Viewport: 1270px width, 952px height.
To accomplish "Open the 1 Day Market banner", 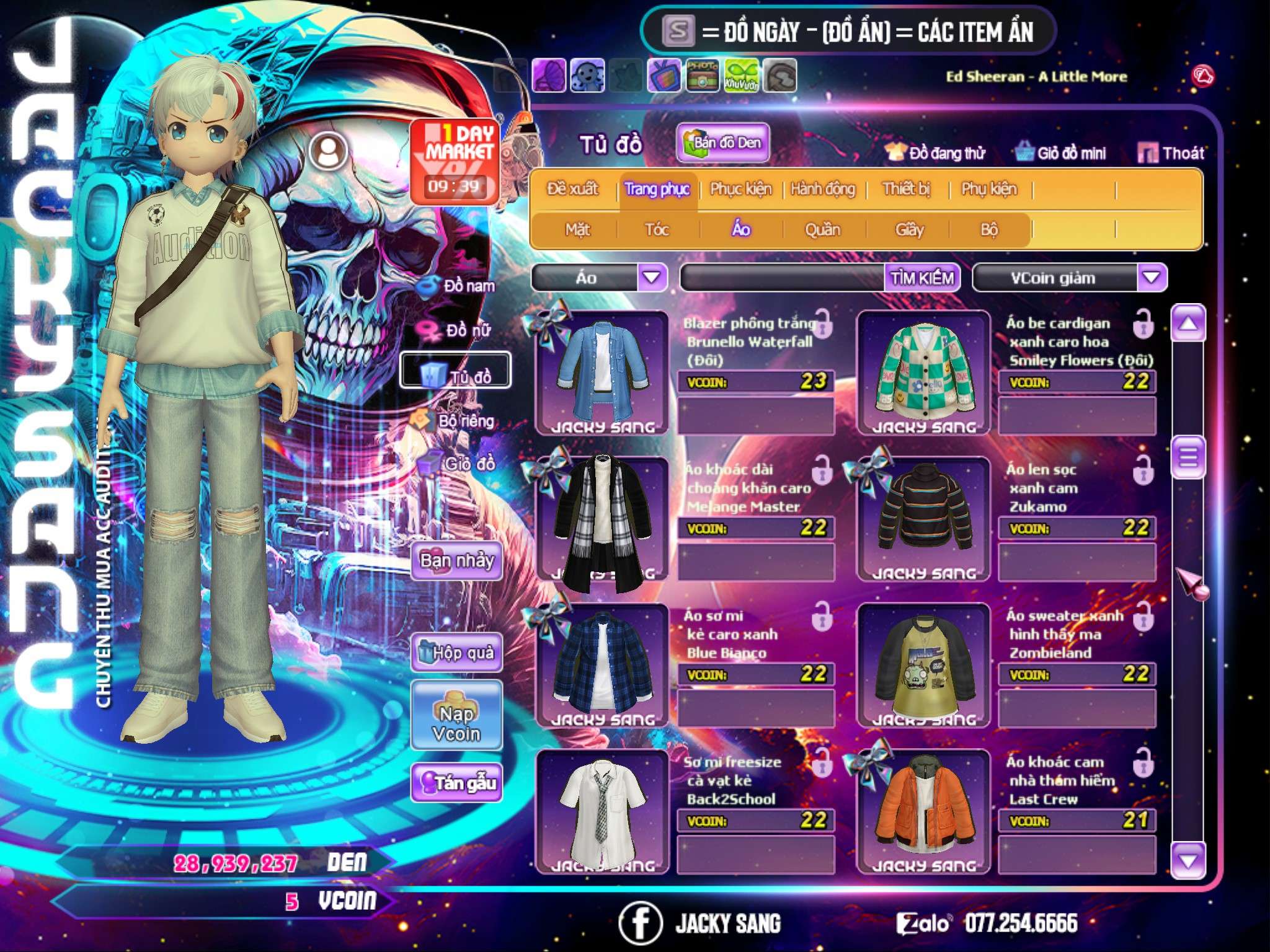I will coord(455,161).
